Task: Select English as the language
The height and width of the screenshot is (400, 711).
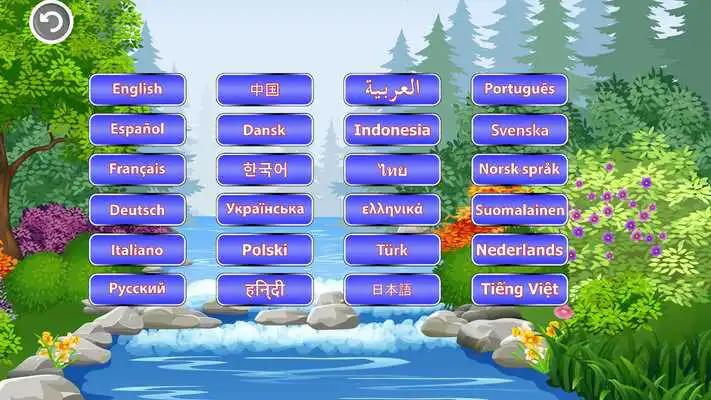Action: [x=137, y=89]
